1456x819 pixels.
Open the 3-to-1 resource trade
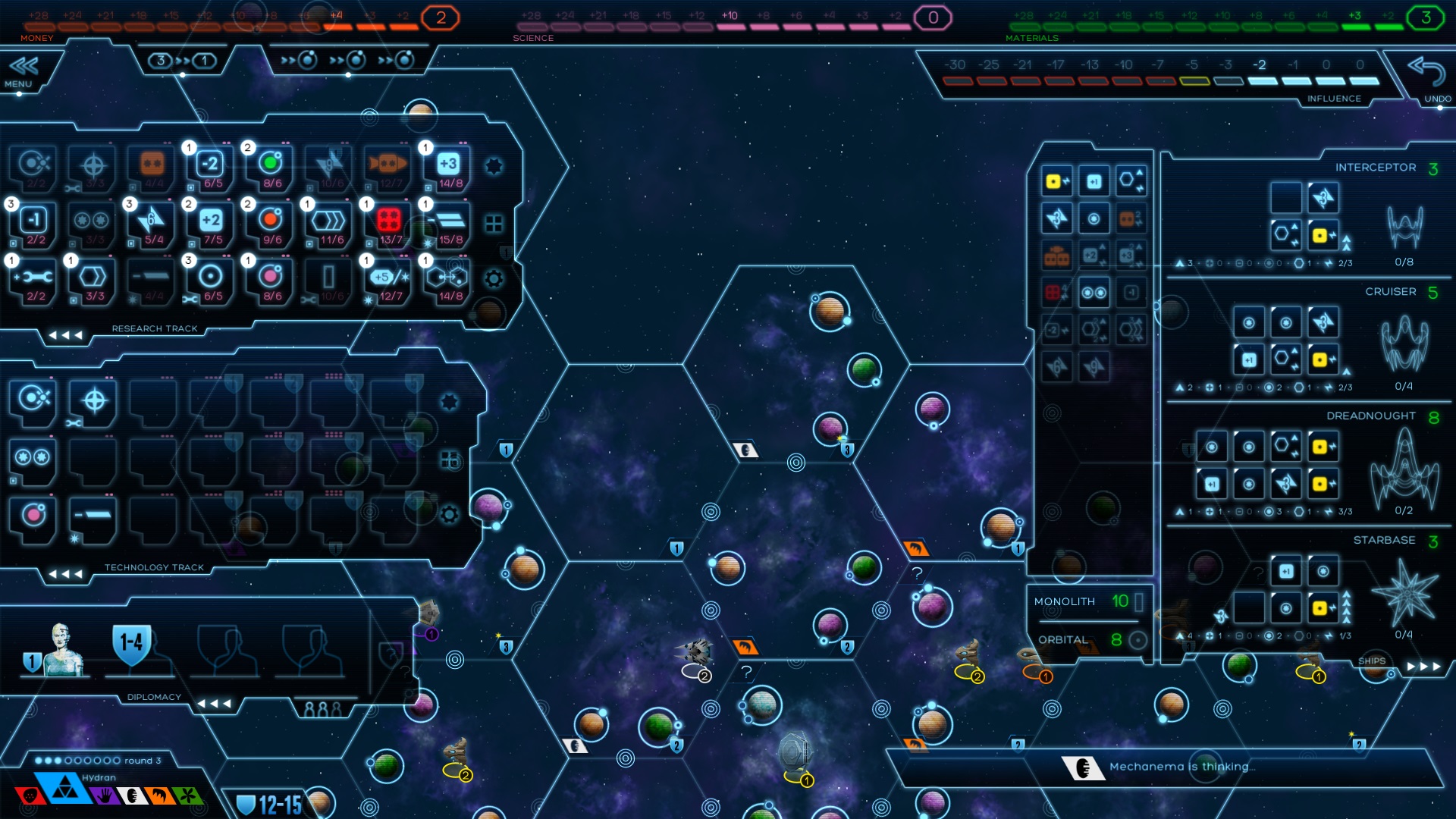(182, 61)
